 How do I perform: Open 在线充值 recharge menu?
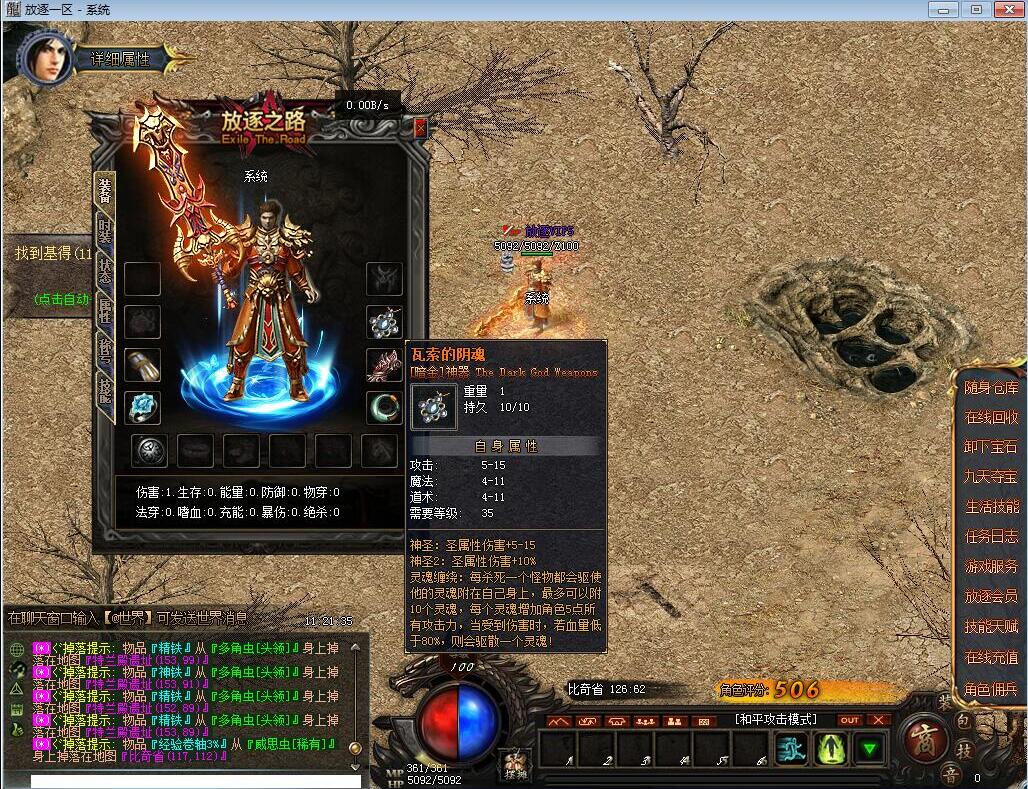pyautogui.click(x=990, y=658)
